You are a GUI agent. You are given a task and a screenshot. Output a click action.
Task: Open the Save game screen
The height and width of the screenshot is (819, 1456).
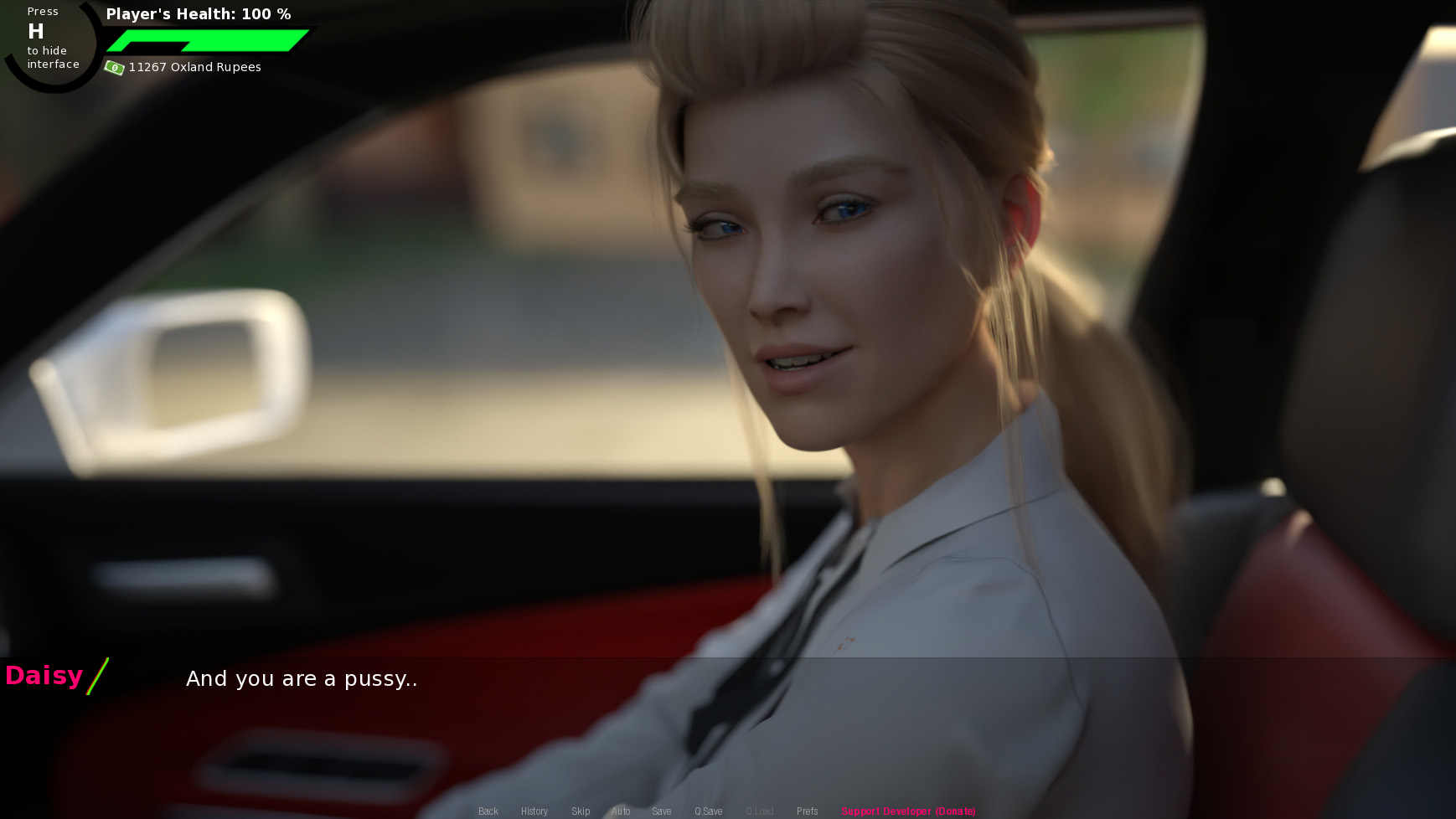coord(662,811)
